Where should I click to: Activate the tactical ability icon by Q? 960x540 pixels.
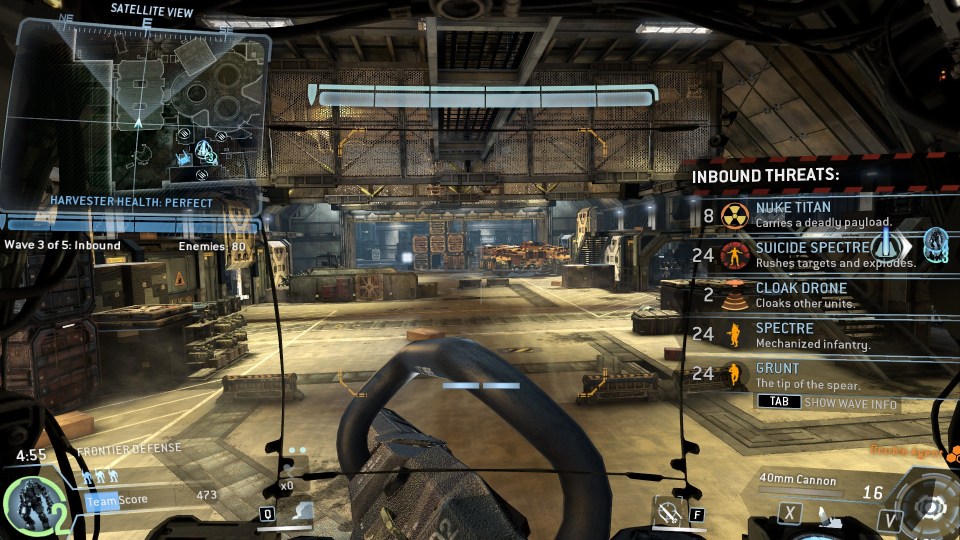point(299,513)
